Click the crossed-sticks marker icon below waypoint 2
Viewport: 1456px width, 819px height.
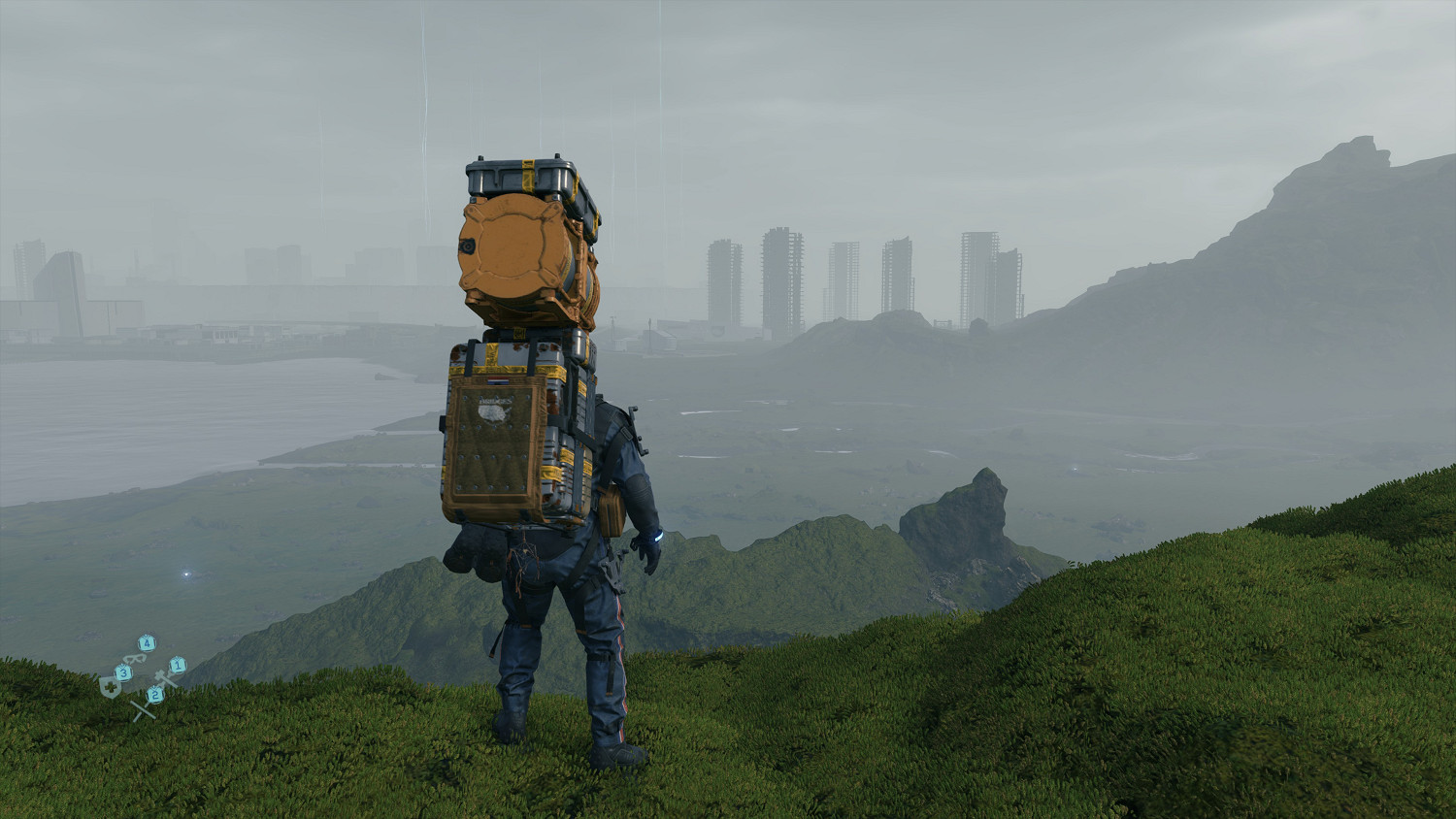[144, 708]
